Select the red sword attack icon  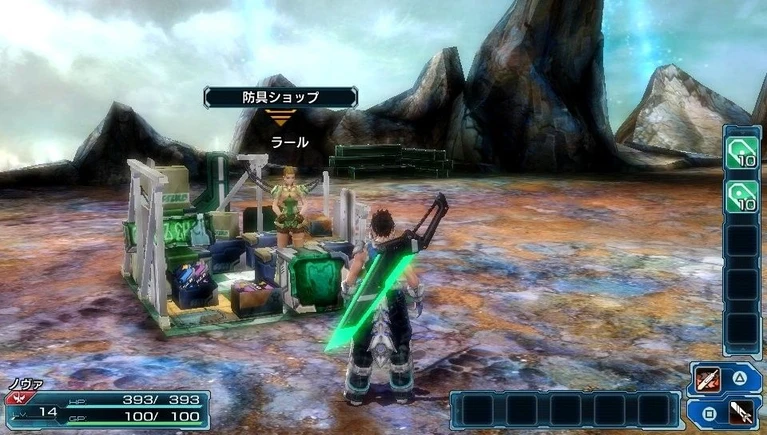click(x=708, y=380)
